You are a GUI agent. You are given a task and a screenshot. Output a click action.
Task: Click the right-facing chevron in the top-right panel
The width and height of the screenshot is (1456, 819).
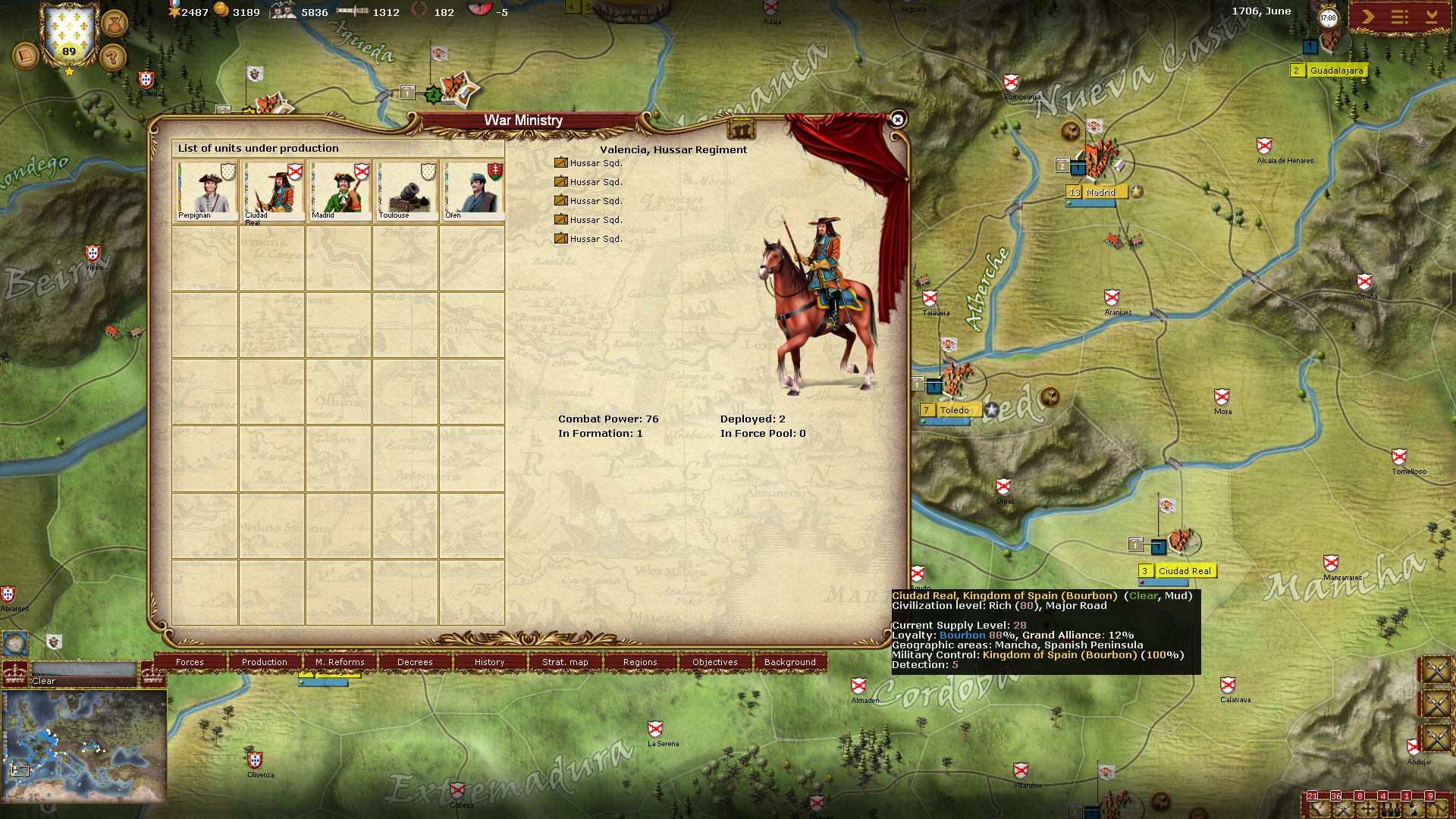[1368, 17]
